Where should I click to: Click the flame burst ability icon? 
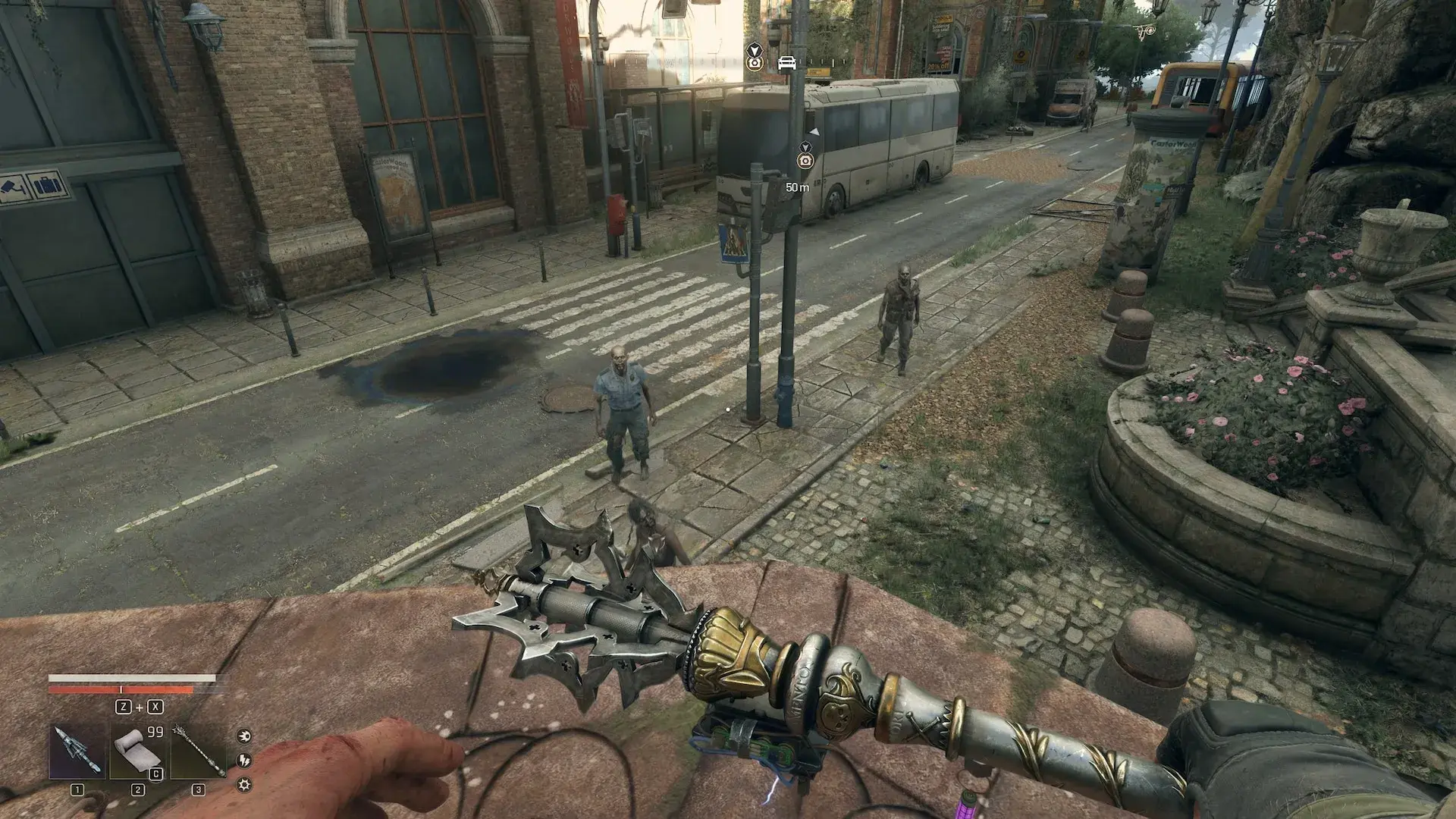point(243,736)
